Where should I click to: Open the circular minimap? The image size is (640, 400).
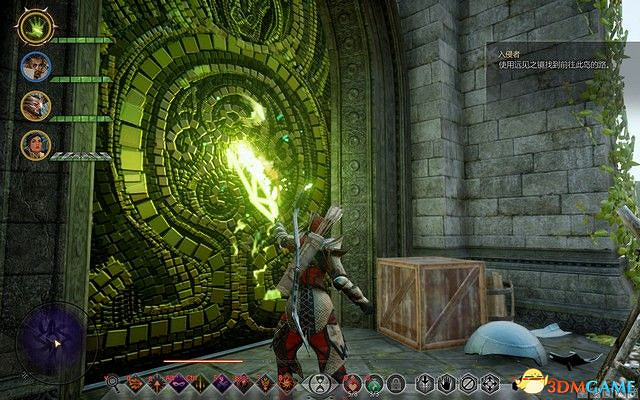(x=47, y=338)
